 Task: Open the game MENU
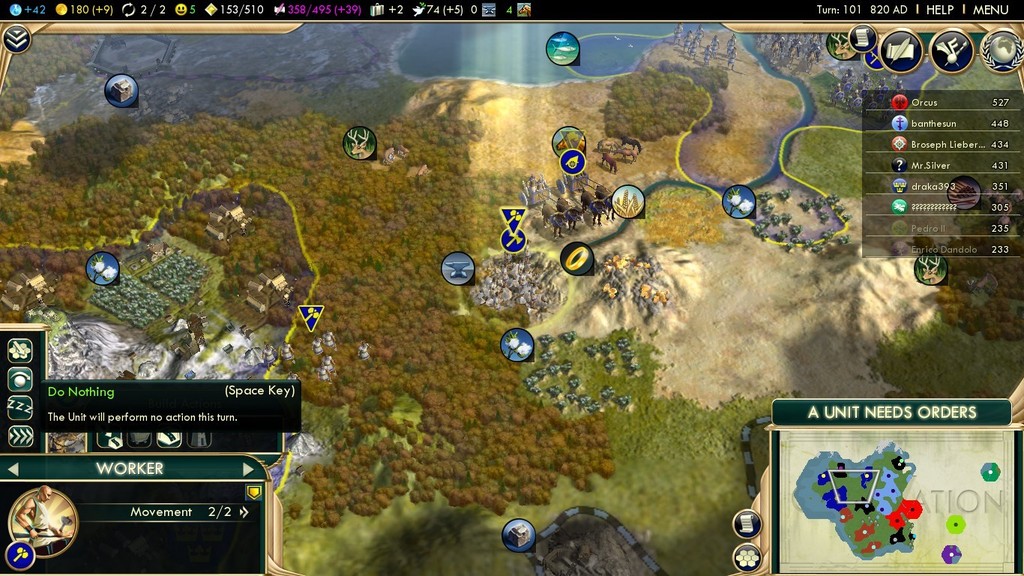(990, 9)
